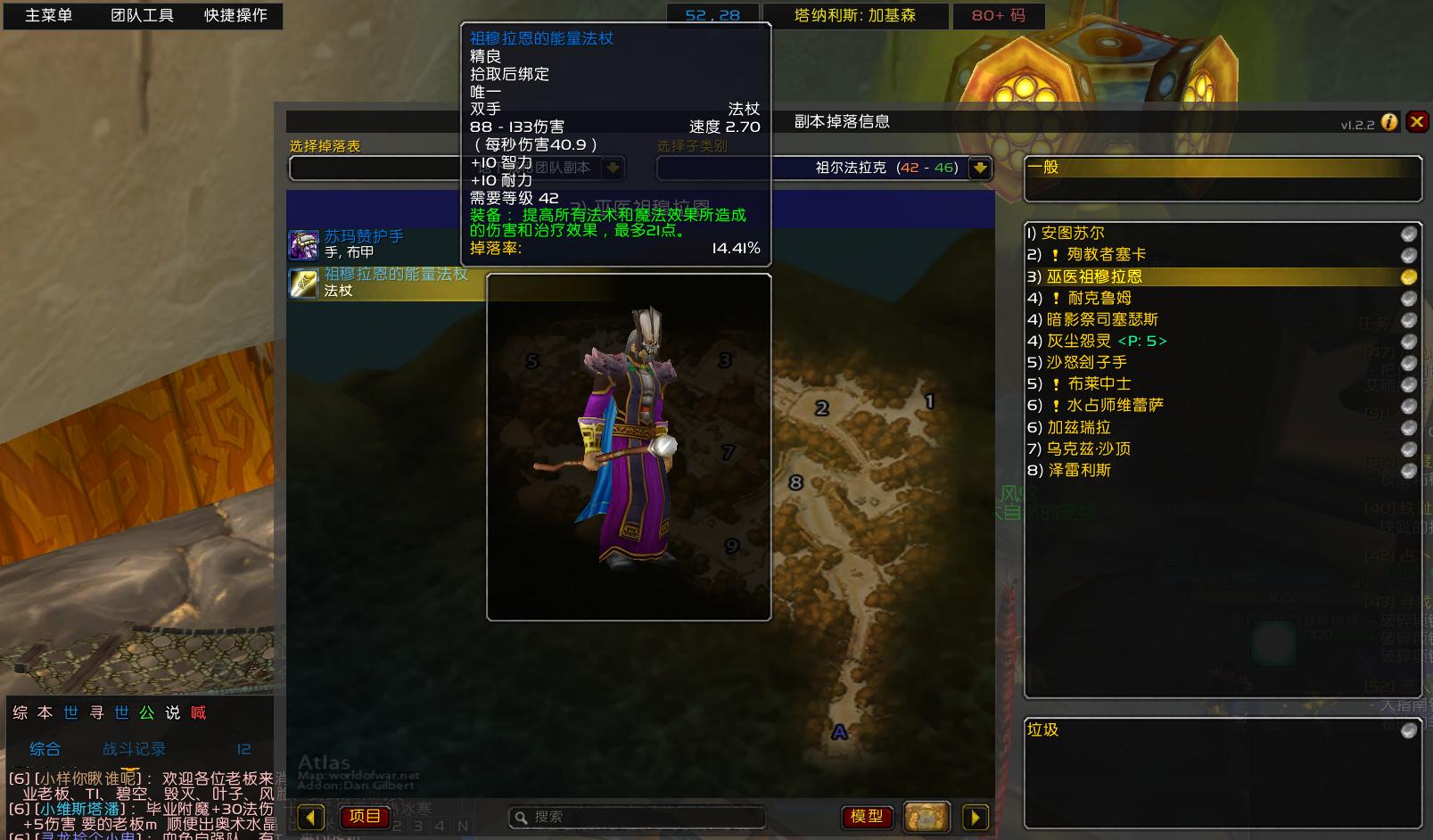The image size is (1433, 840).
Task: Click the right arrow page navigation icon
Action: point(976,817)
